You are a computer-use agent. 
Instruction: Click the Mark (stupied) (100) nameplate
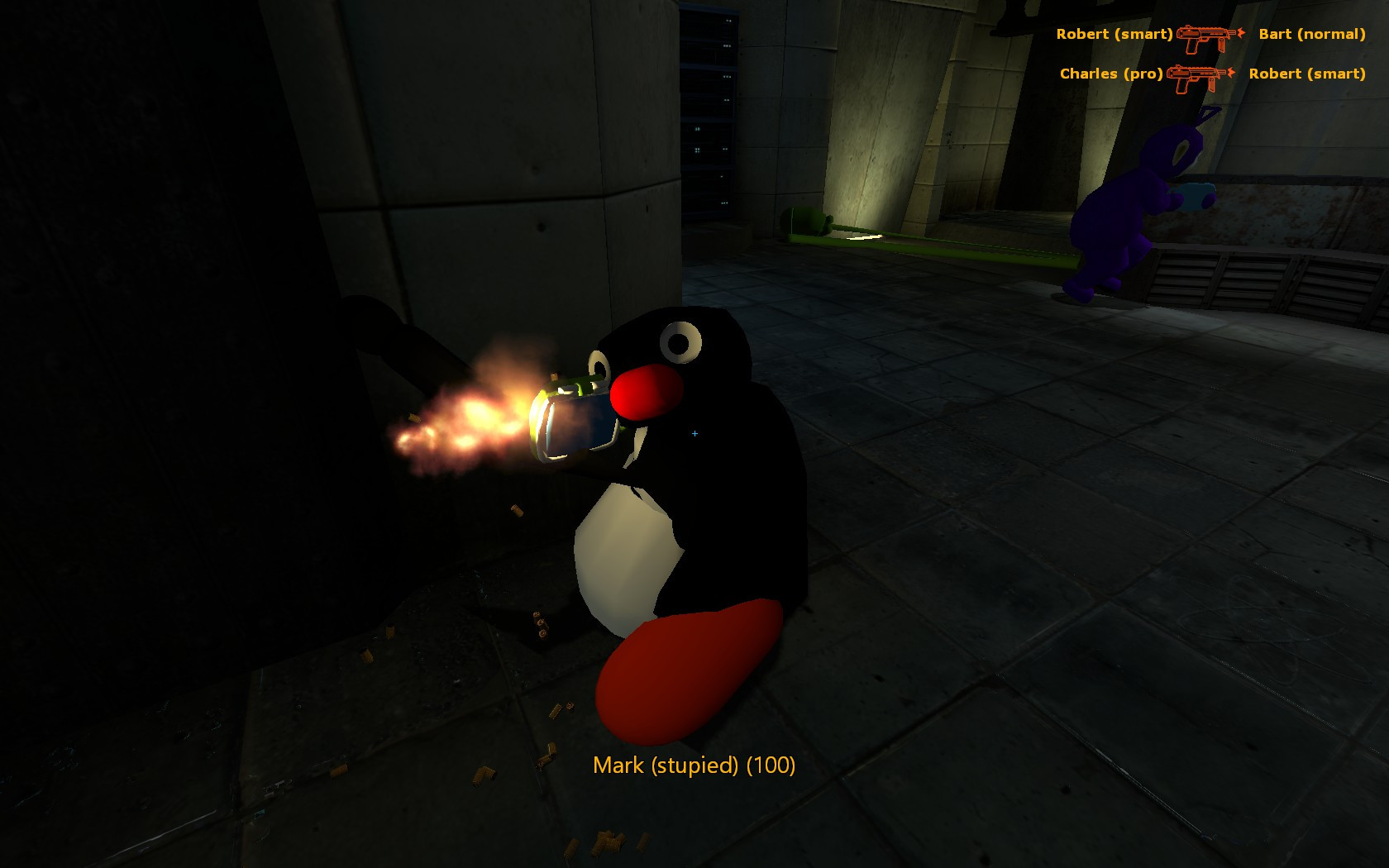[693, 766]
